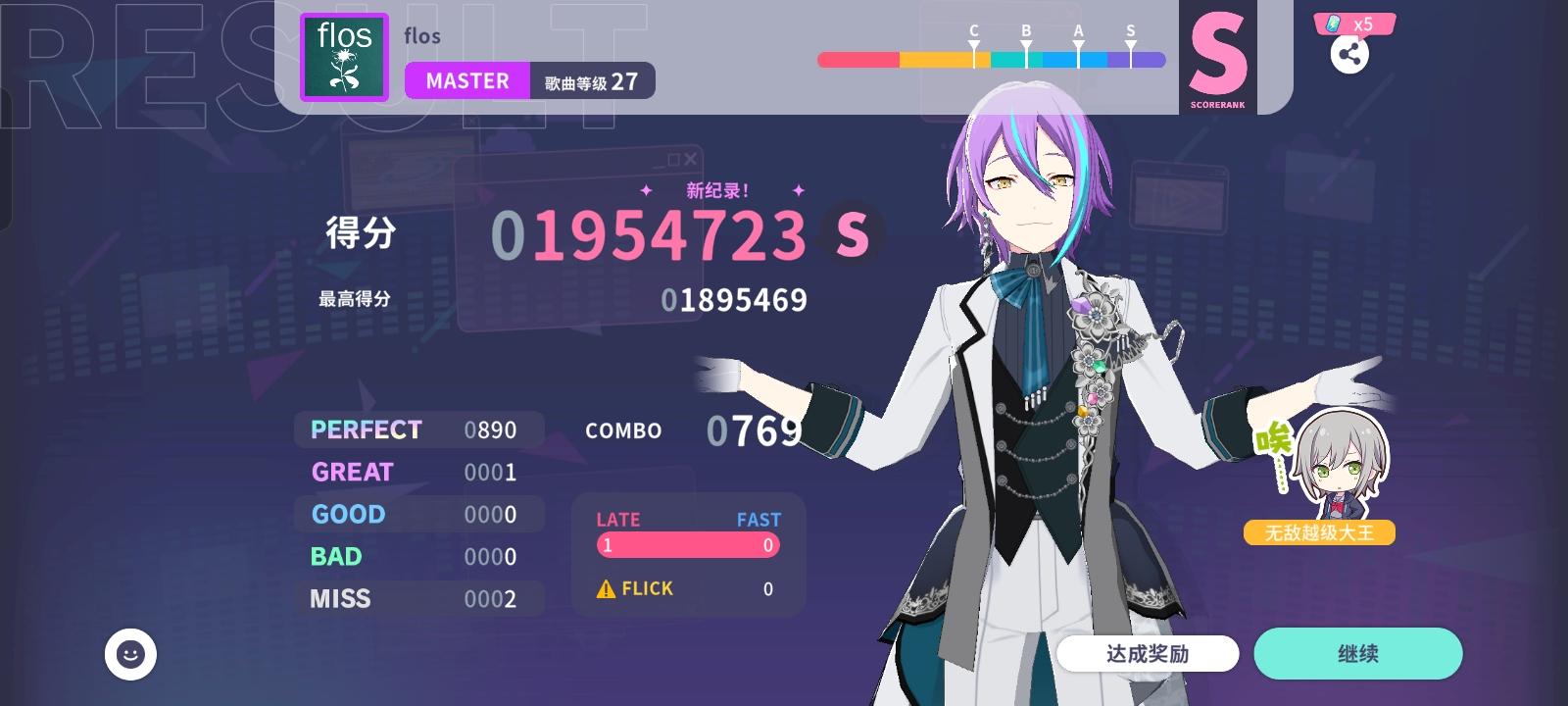This screenshot has width=1568, height=706.
Task: Click the LATE count bar
Action: point(686,545)
